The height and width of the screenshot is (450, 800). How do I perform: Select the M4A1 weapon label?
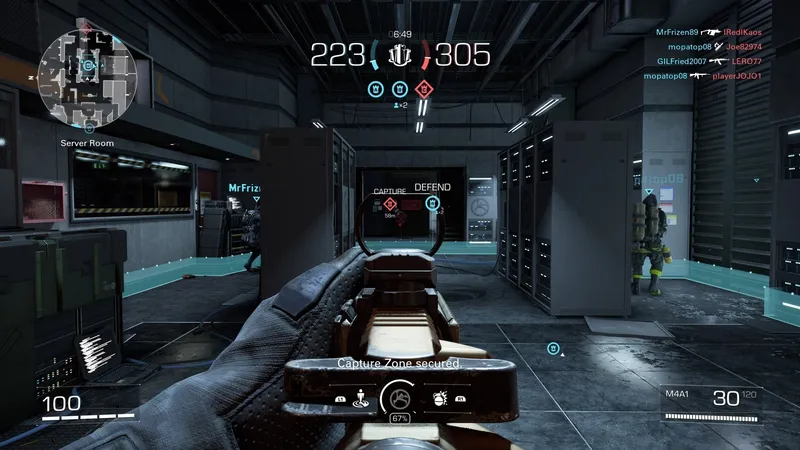(x=677, y=395)
